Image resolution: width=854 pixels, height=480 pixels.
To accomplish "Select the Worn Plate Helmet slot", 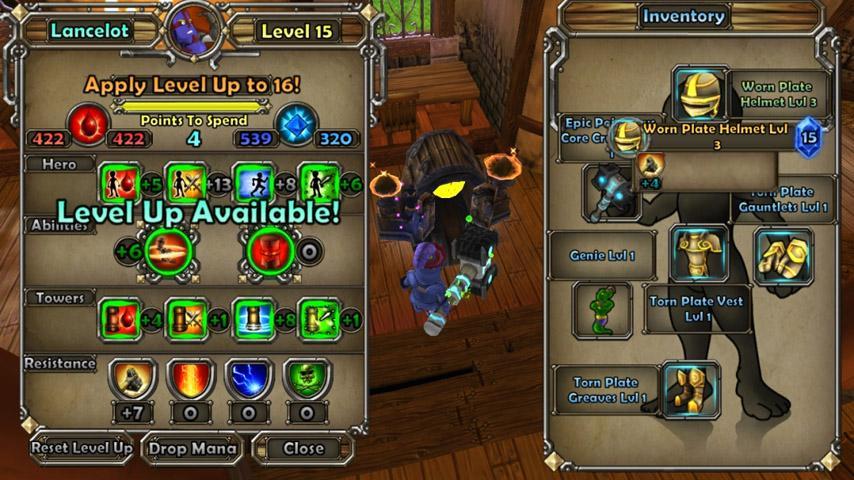I will tap(700, 95).
